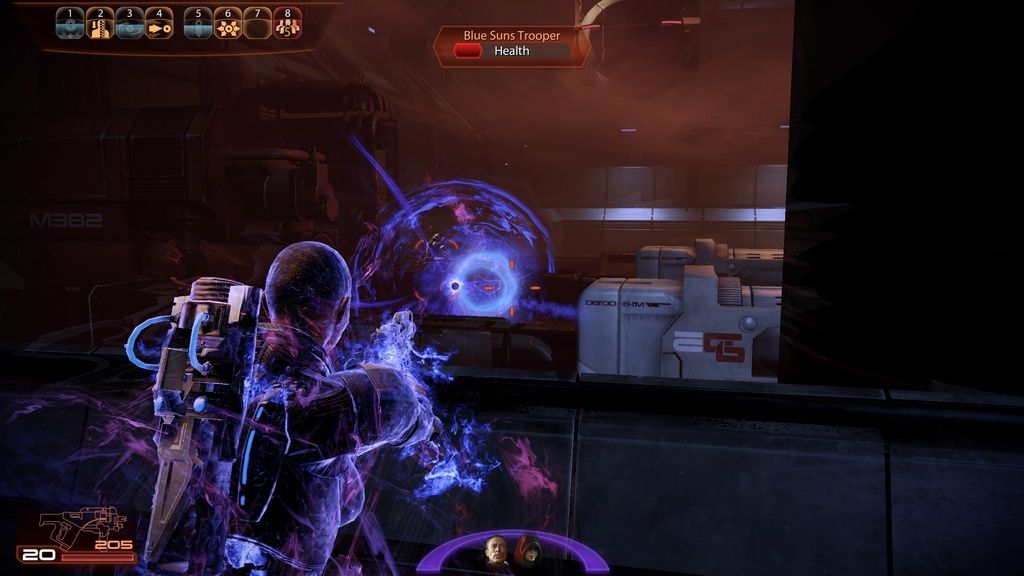Screen dimensions: 1024x576
Task: Activate the burst power in quickslot 6
Action: tap(228, 24)
